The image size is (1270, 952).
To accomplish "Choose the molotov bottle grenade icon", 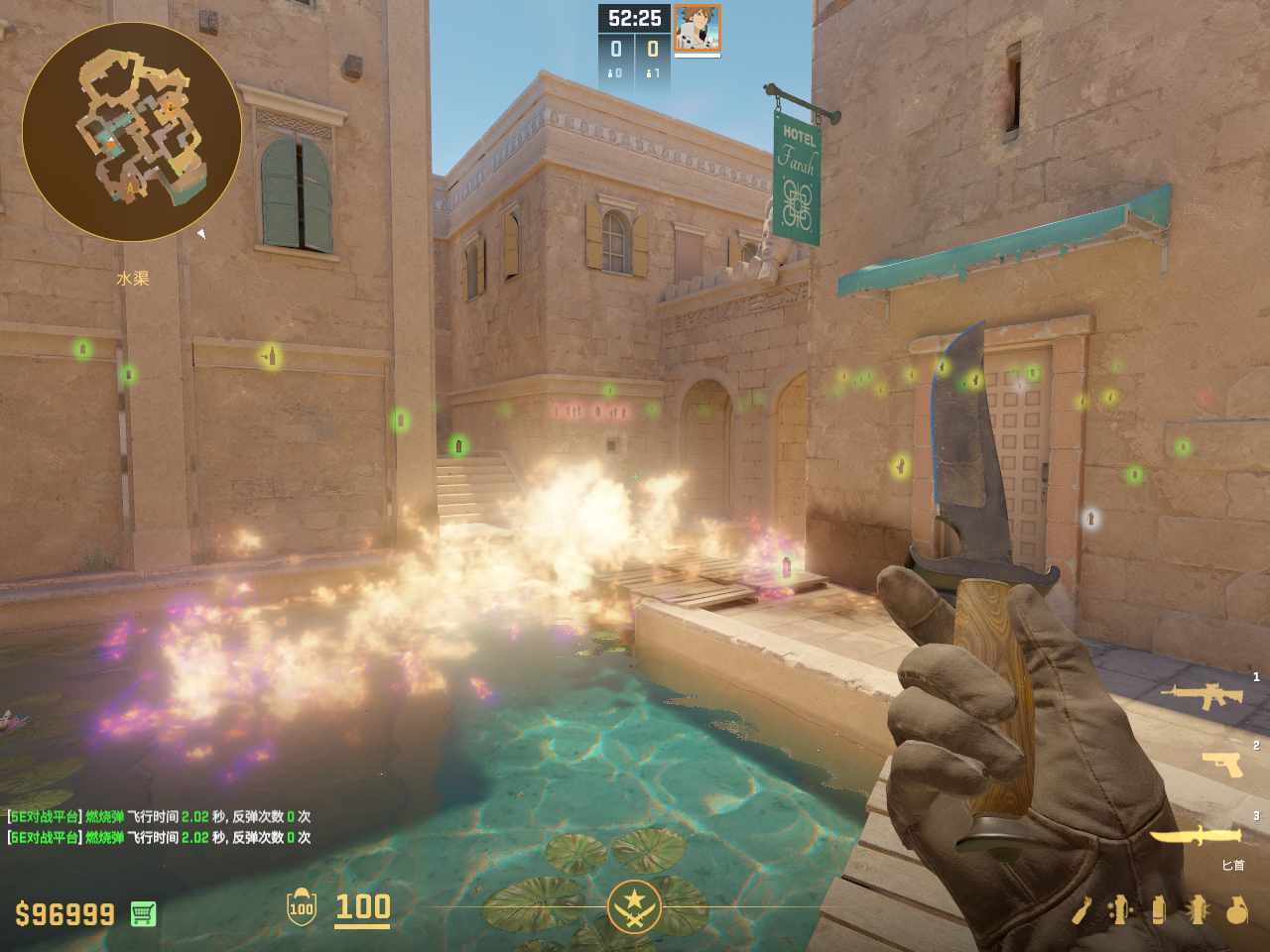I will click(x=1081, y=909).
